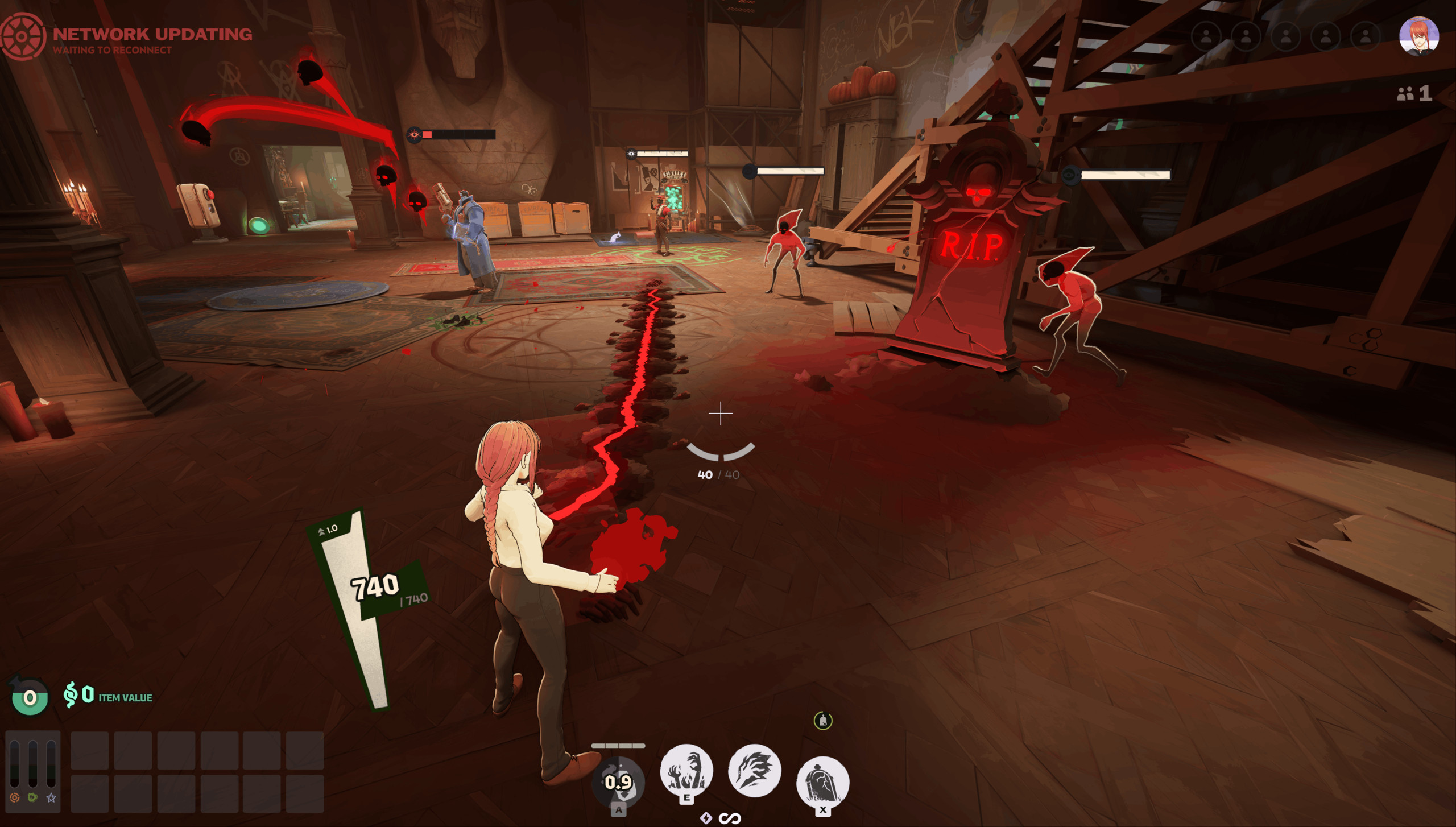Select the purple spirit star stat icon
Viewport: 1456px width, 827px height.
[51, 798]
